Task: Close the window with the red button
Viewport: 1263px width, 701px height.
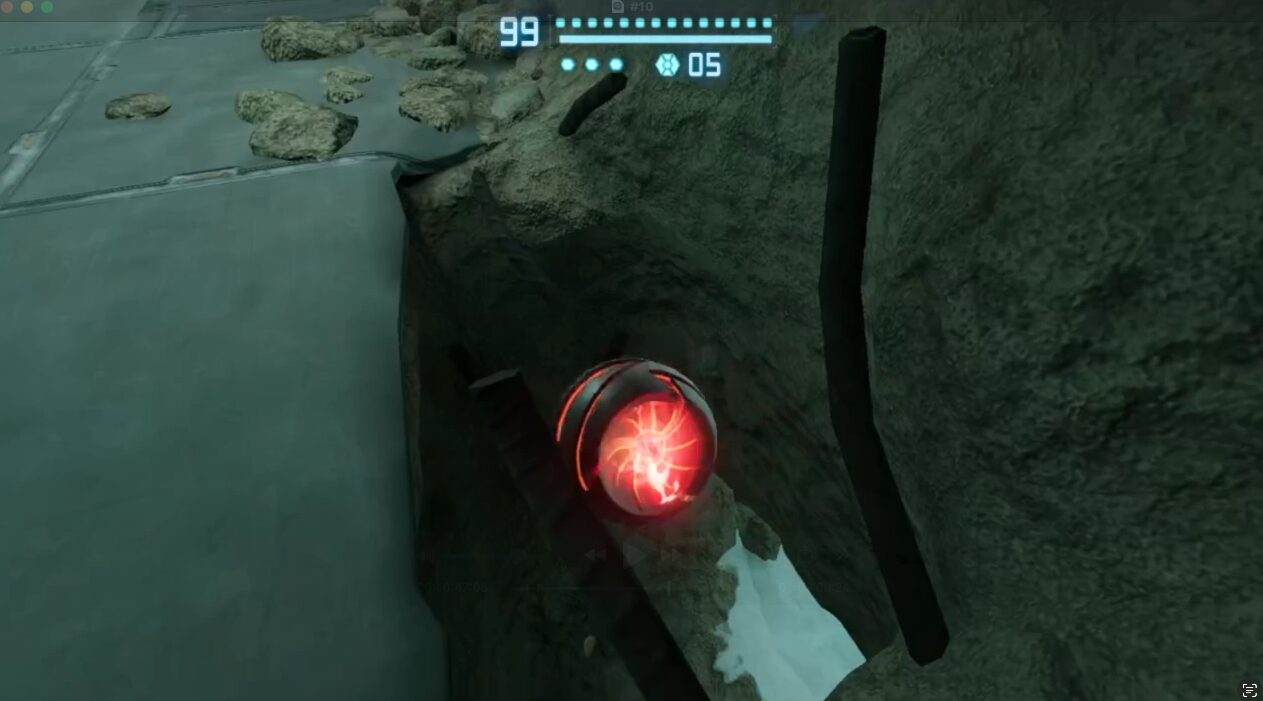Action: pyautogui.click(x=8, y=7)
